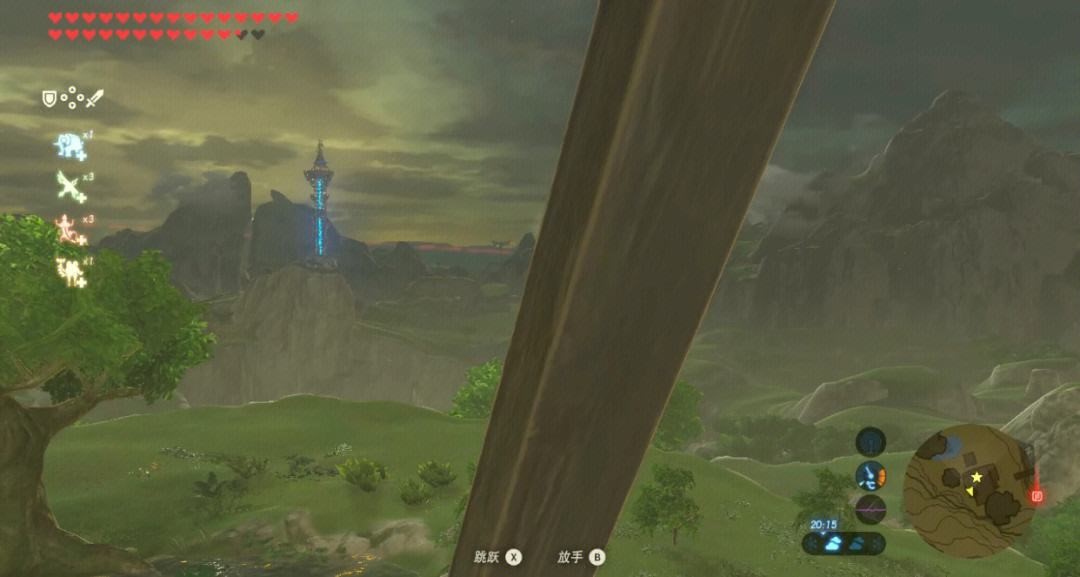
Task: Activate the orange lizard Daruk's Protection ability
Action: tap(69, 230)
